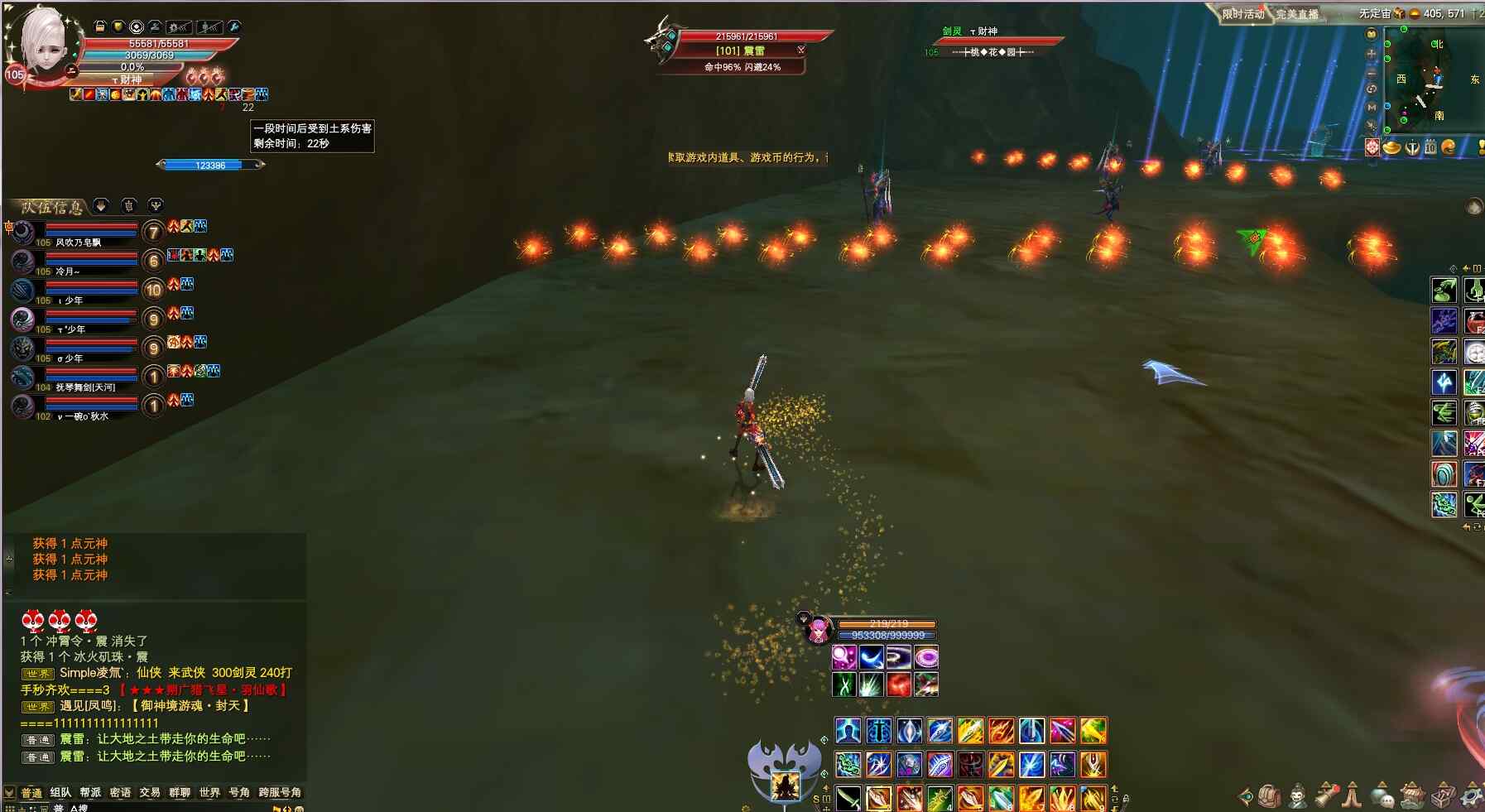Image resolution: width=1485 pixels, height=812 pixels.
Task: Switch to the 组队 chat tab
Action: pos(60,792)
